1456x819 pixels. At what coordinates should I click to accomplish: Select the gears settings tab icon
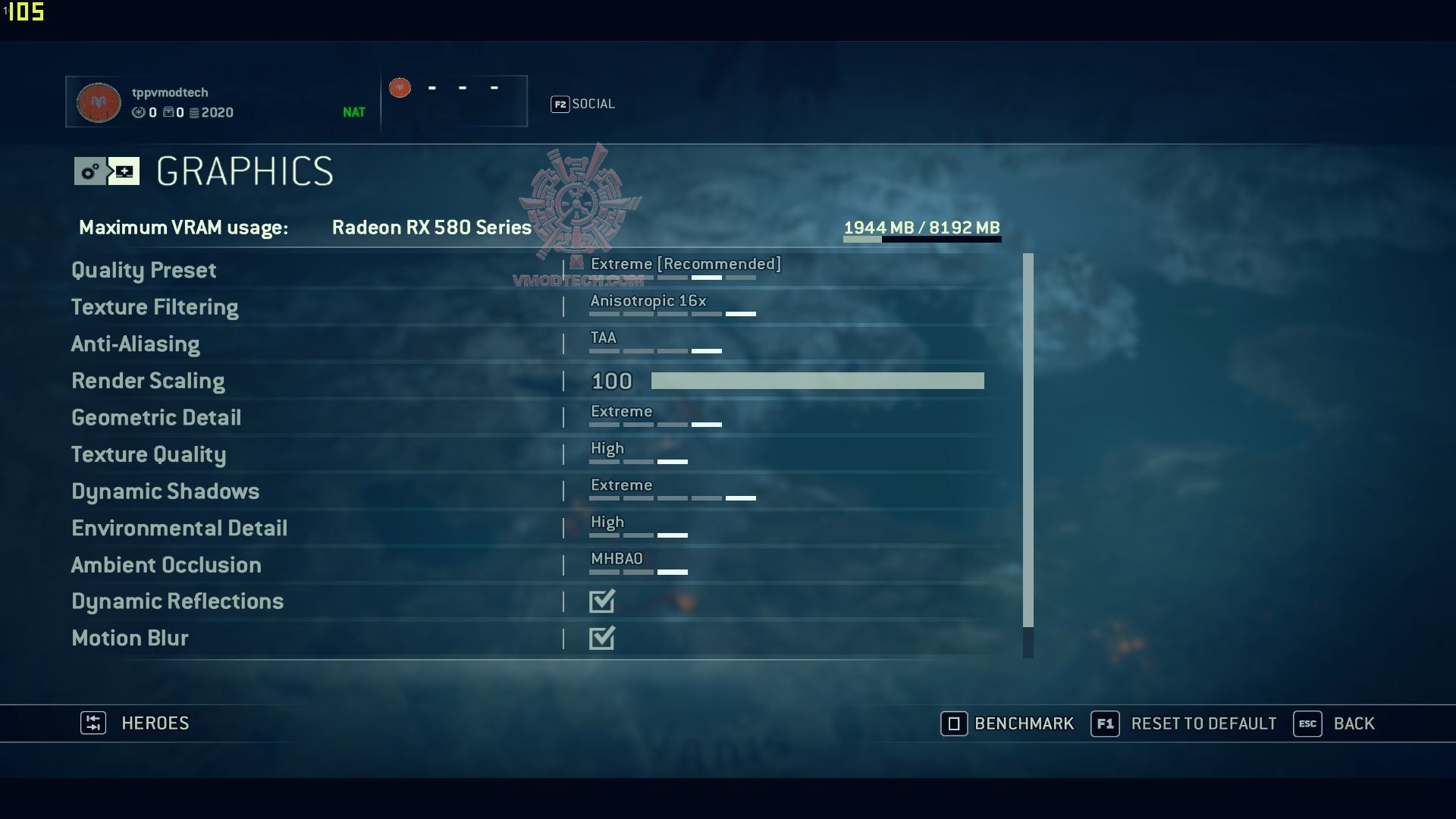point(89,171)
